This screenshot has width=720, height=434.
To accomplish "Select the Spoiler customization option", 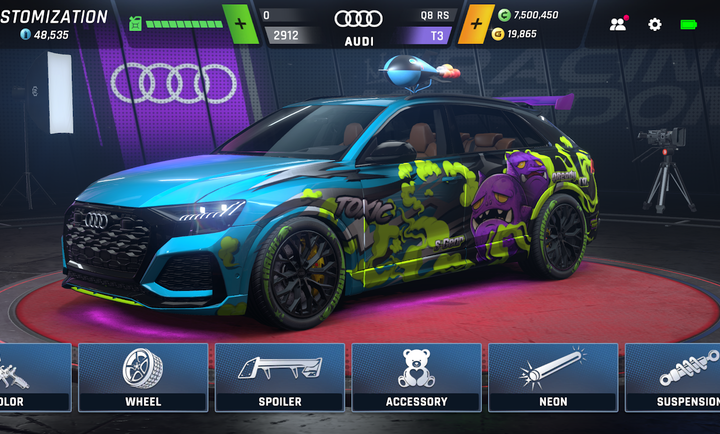I will [280, 377].
